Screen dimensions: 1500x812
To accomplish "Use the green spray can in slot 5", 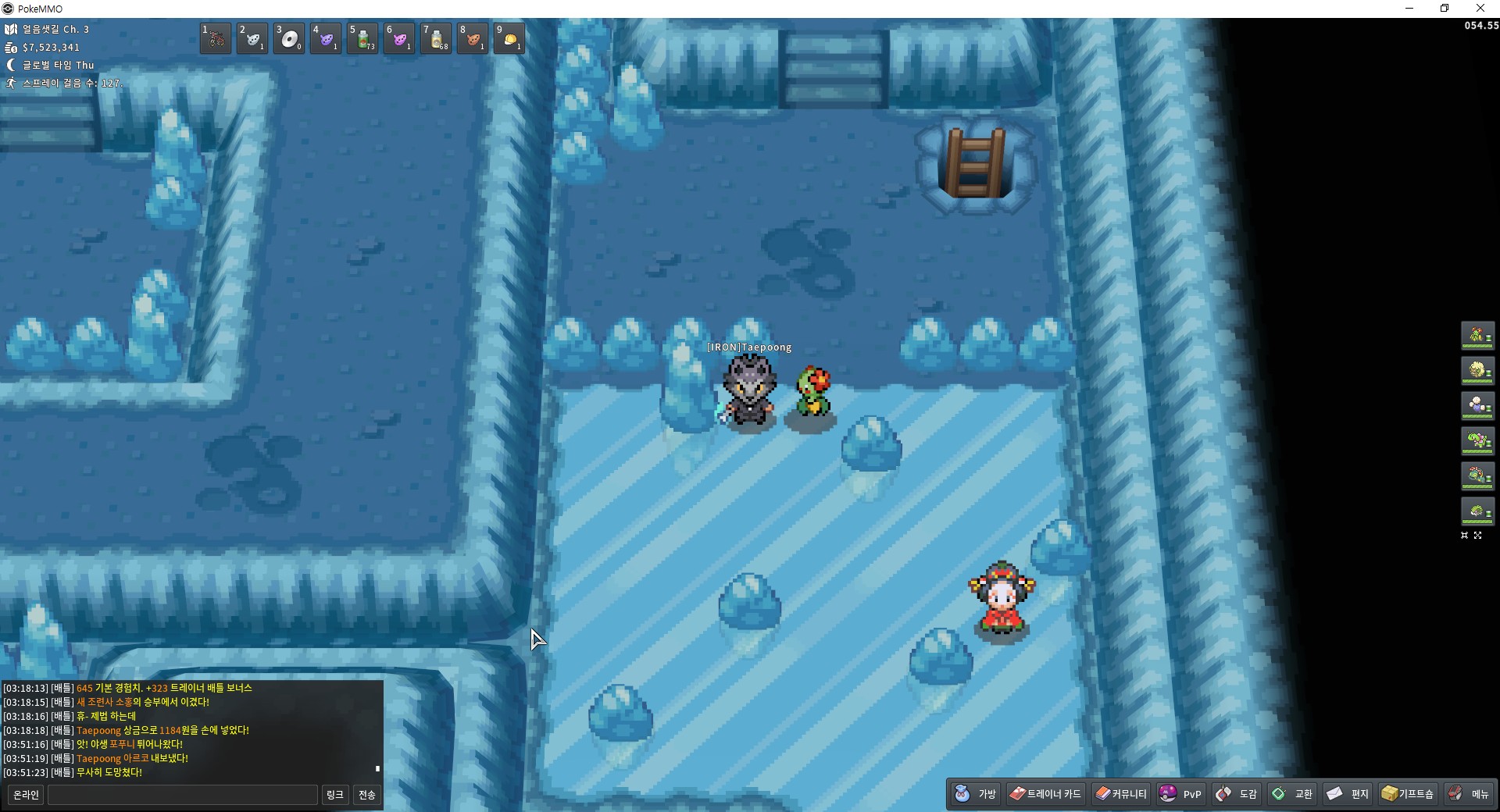I will (x=362, y=38).
